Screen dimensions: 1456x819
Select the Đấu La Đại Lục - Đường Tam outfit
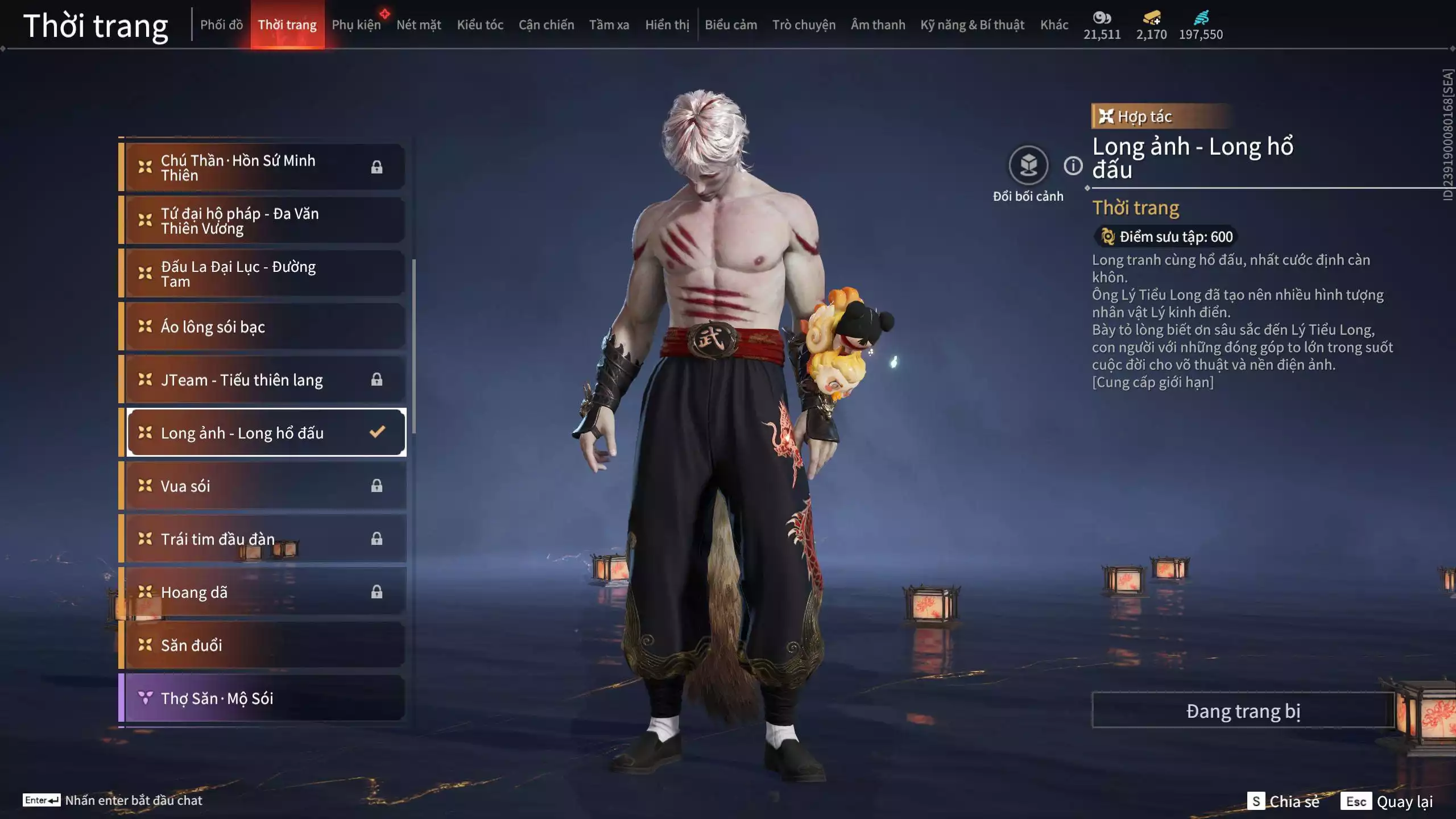264,274
